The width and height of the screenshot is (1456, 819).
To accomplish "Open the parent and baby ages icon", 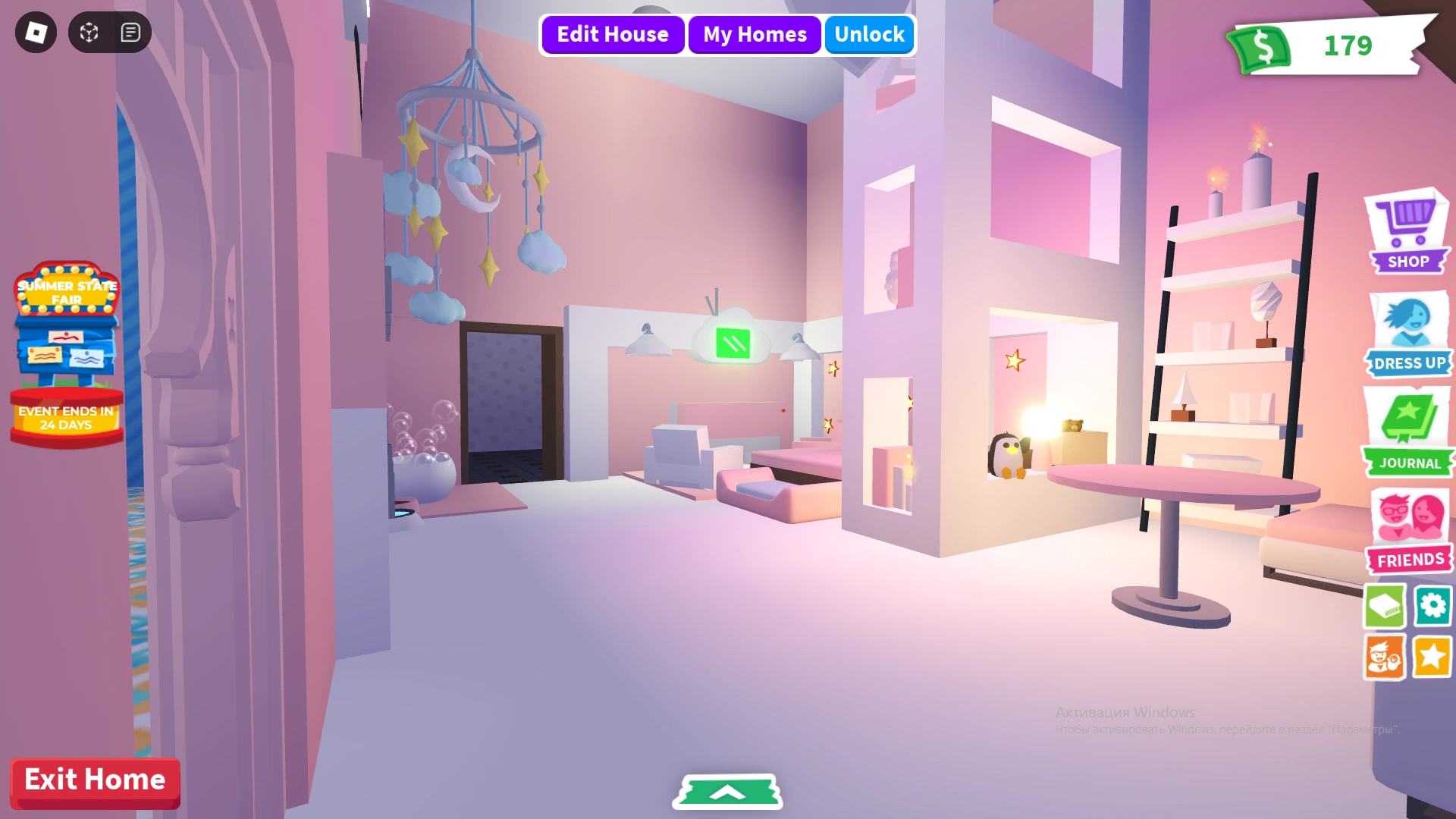I will (x=1385, y=656).
